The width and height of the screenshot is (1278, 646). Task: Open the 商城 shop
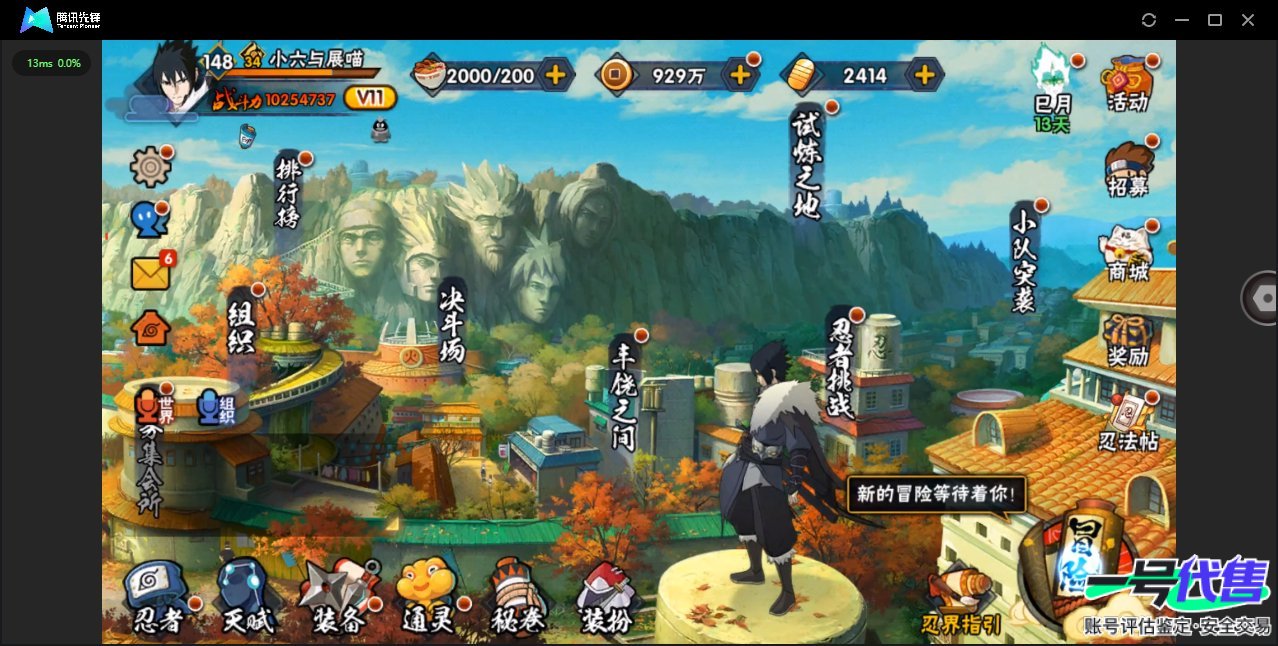tap(1128, 254)
